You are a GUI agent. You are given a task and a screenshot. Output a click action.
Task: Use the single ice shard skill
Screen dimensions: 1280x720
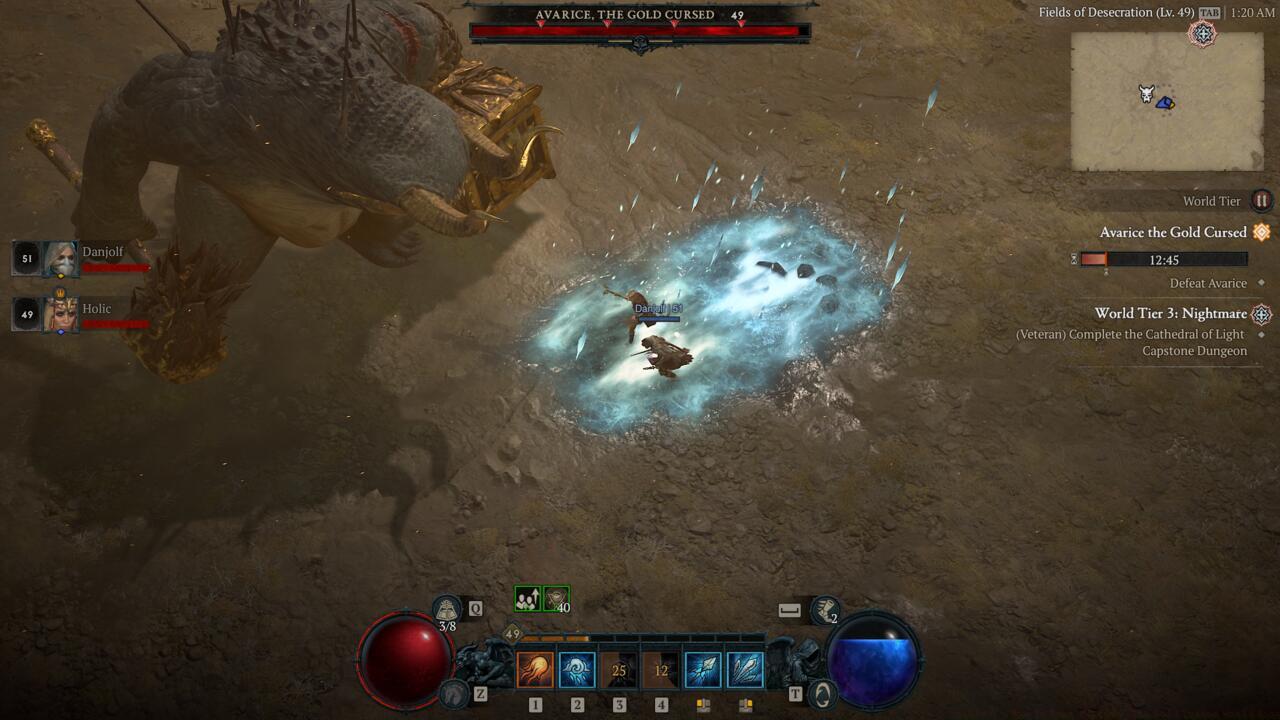point(703,670)
